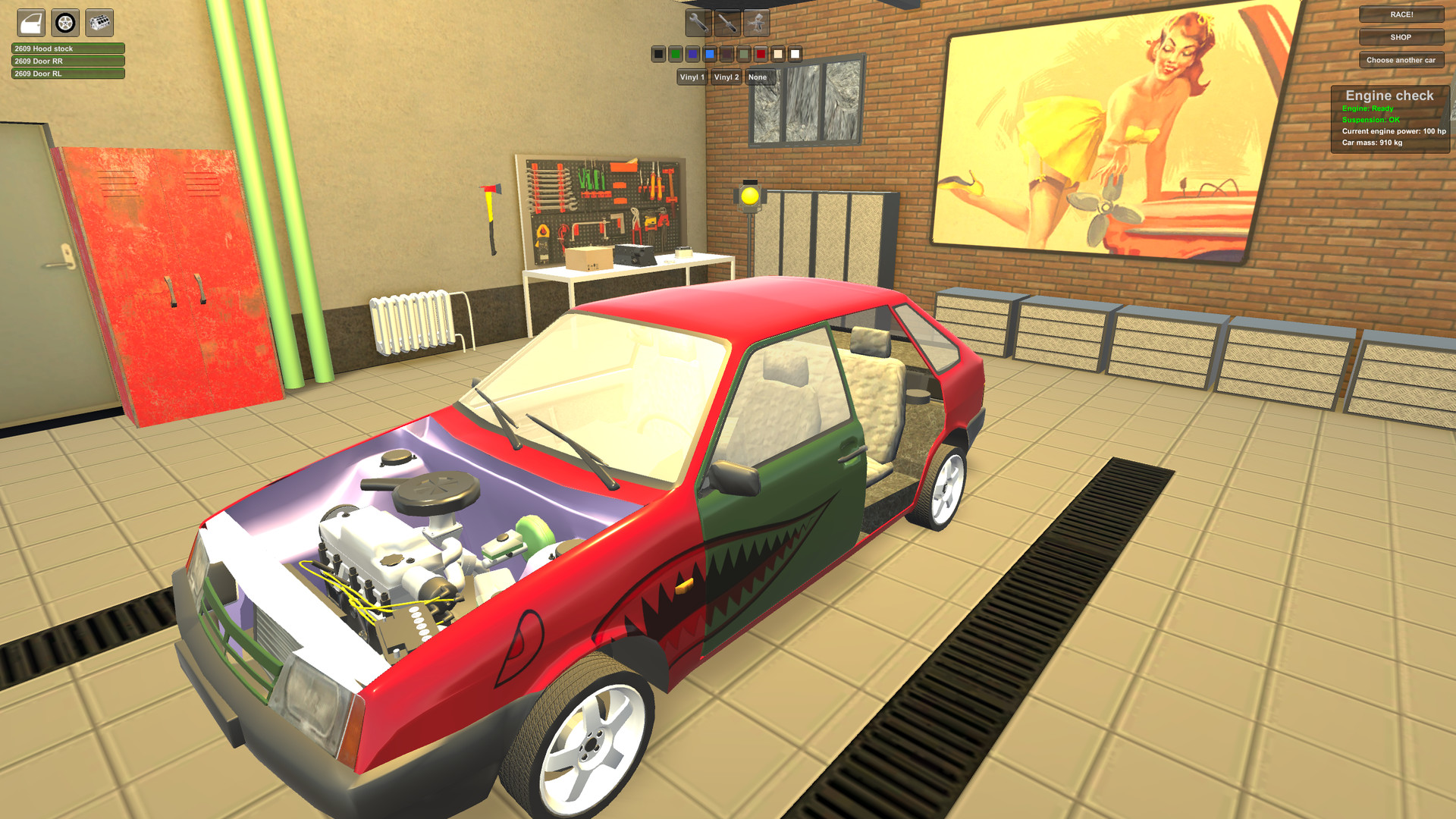Click the "2609 Door RR" part entry
This screenshot has height=819, width=1456.
(x=64, y=61)
